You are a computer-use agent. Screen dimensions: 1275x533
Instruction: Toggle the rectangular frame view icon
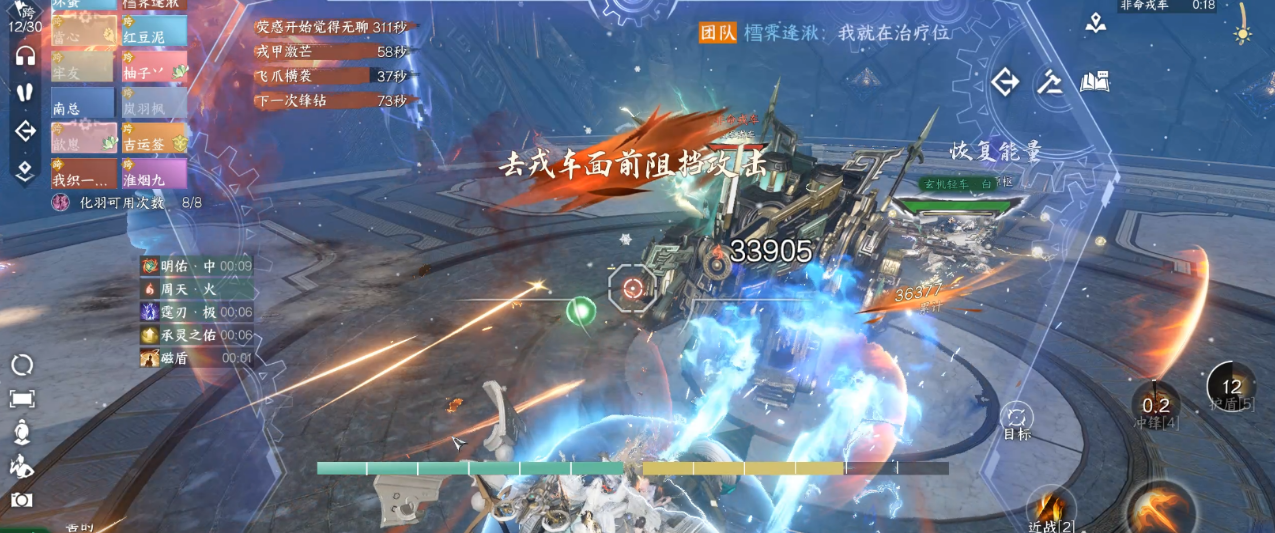[22, 399]
